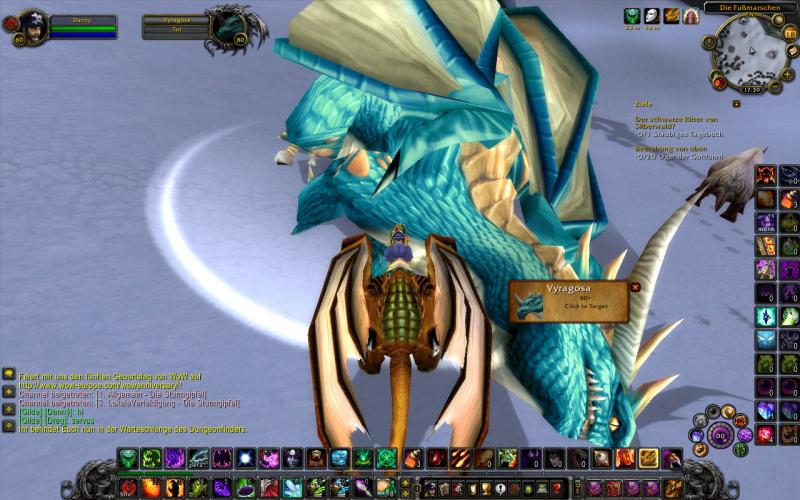Close the Vyragosa alert popup
This screenshot has width=800, height=500.
(635, 287)
